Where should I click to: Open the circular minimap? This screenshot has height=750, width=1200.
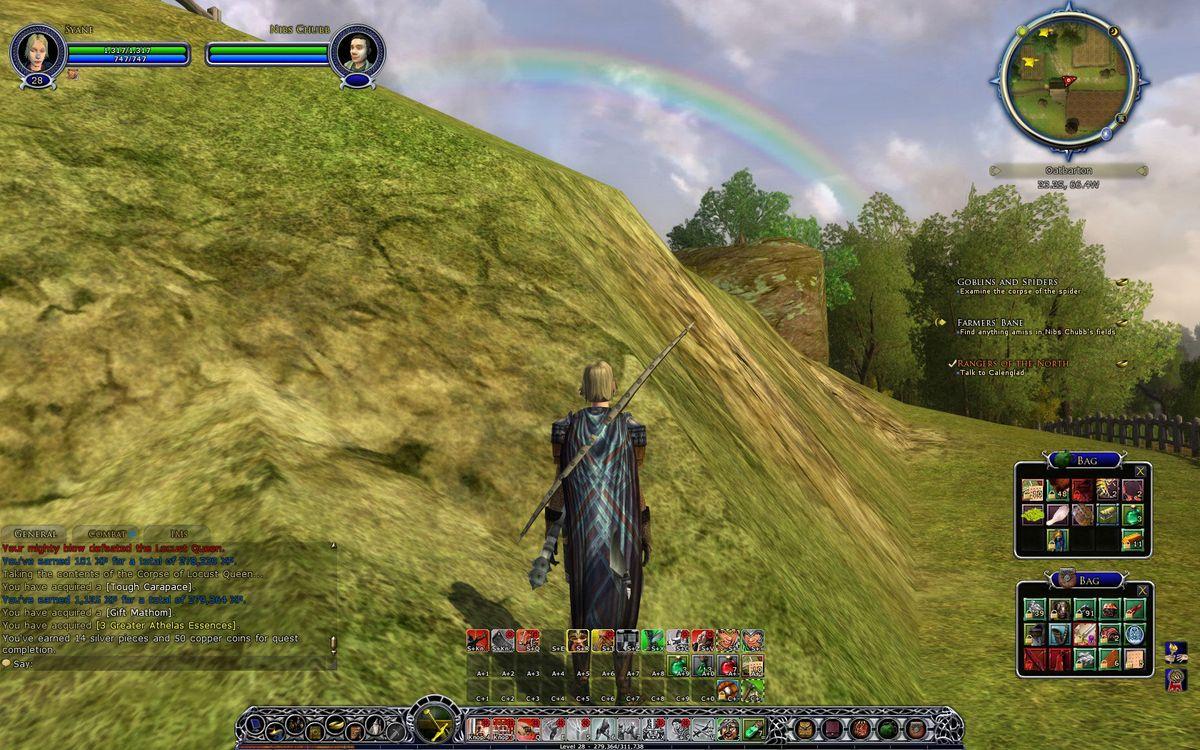[x=1066, y=78]
